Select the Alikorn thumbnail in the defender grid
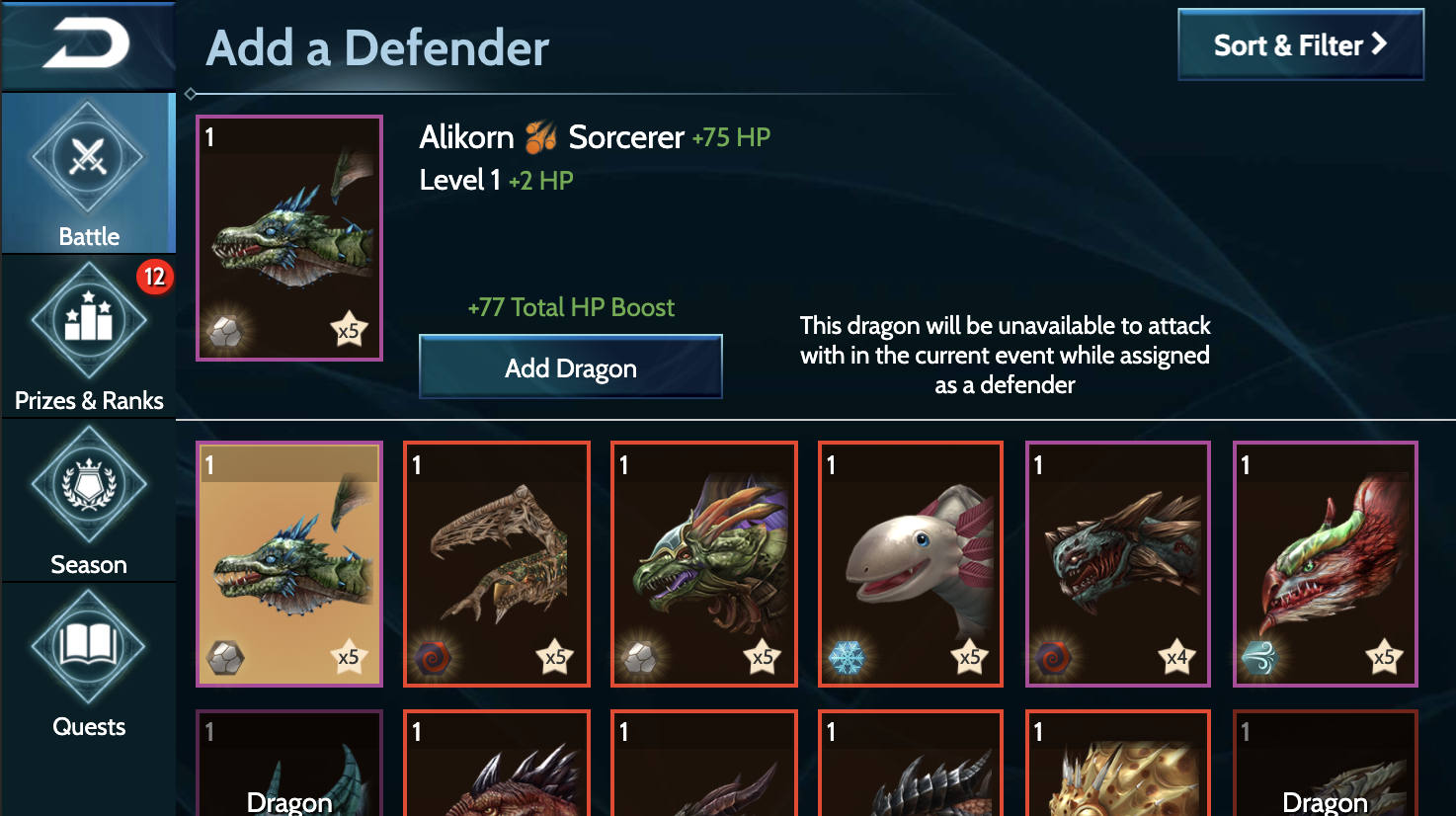This screenshot has width=1456, height=816. point(288,564)
